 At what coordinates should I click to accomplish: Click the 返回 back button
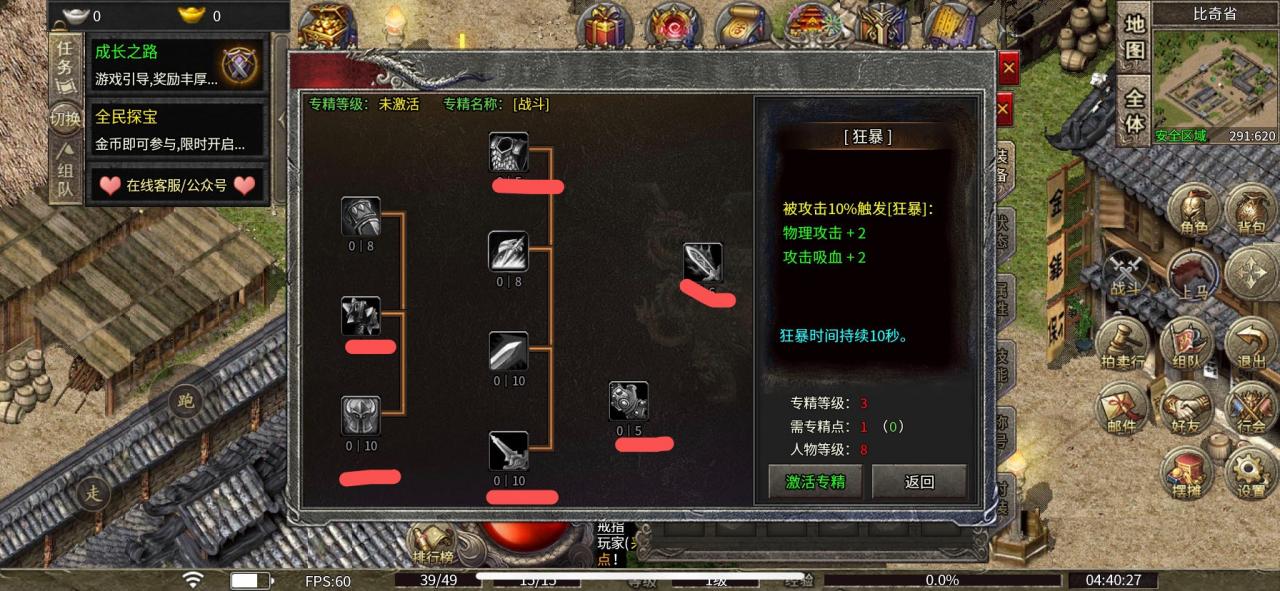(x=919, y=481)
